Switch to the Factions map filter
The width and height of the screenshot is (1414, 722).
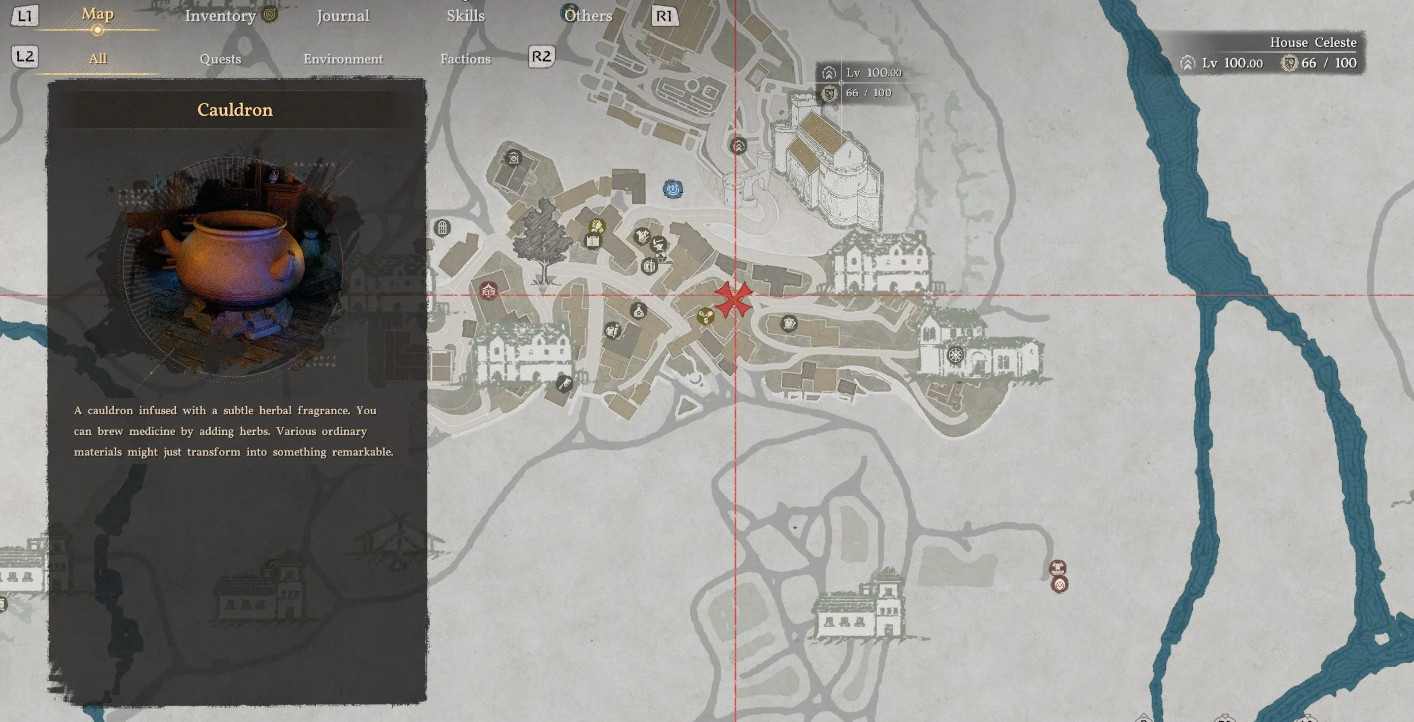(x=466, y=58)
